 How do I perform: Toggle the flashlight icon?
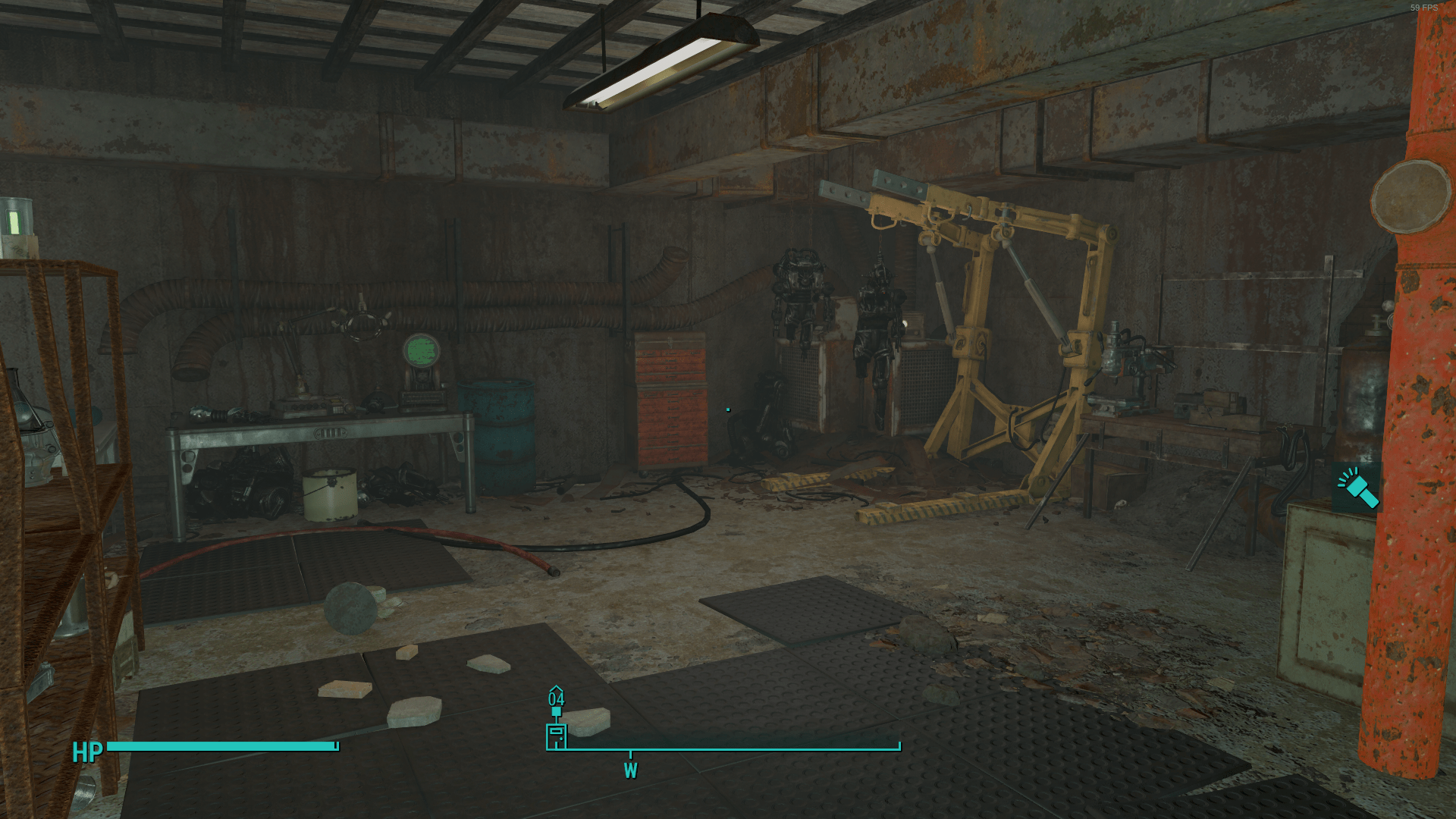[1357, 488]
